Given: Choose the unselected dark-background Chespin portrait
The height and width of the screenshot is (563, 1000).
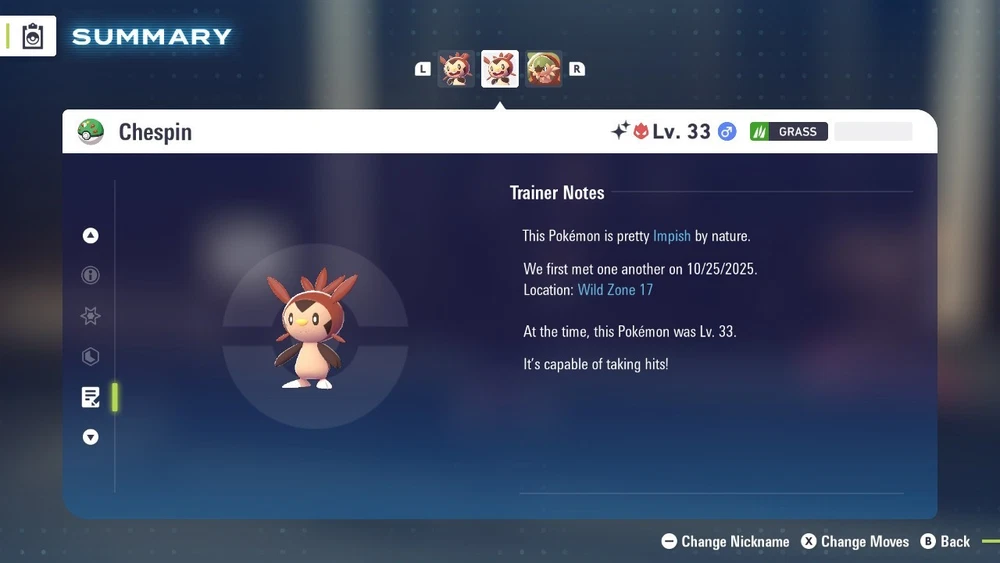Looking at the screenshot, I should point(456,69).
